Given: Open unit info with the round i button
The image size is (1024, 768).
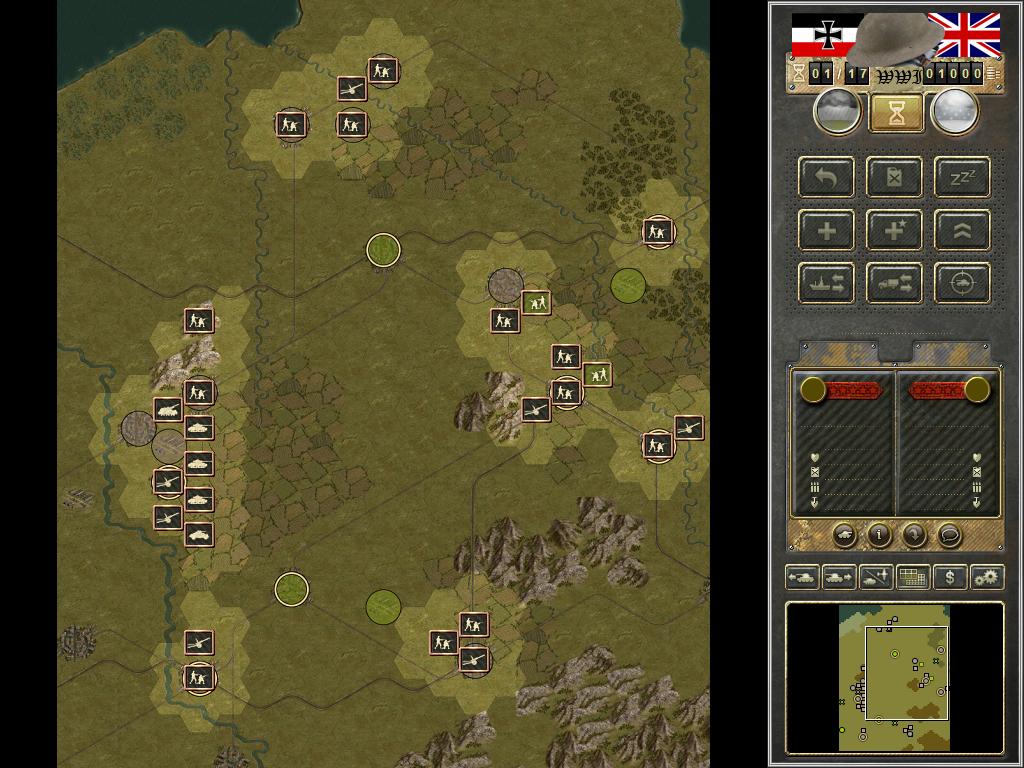Looking at the screenshot, I should 879,535.
